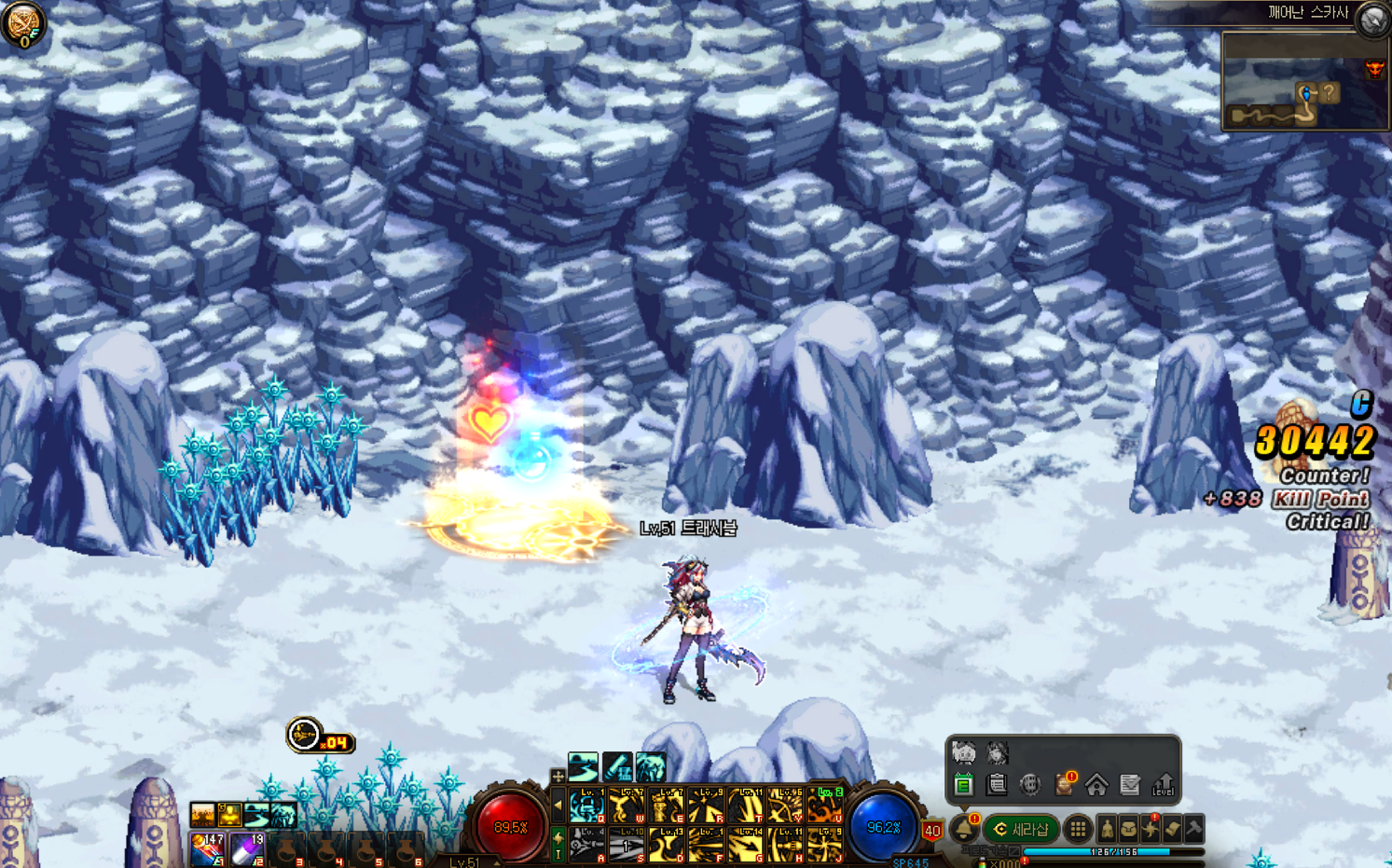Click the coin icon in top-left corner
The height and width of the screenshot is (868, 1392).
click(x=22, y=24)
